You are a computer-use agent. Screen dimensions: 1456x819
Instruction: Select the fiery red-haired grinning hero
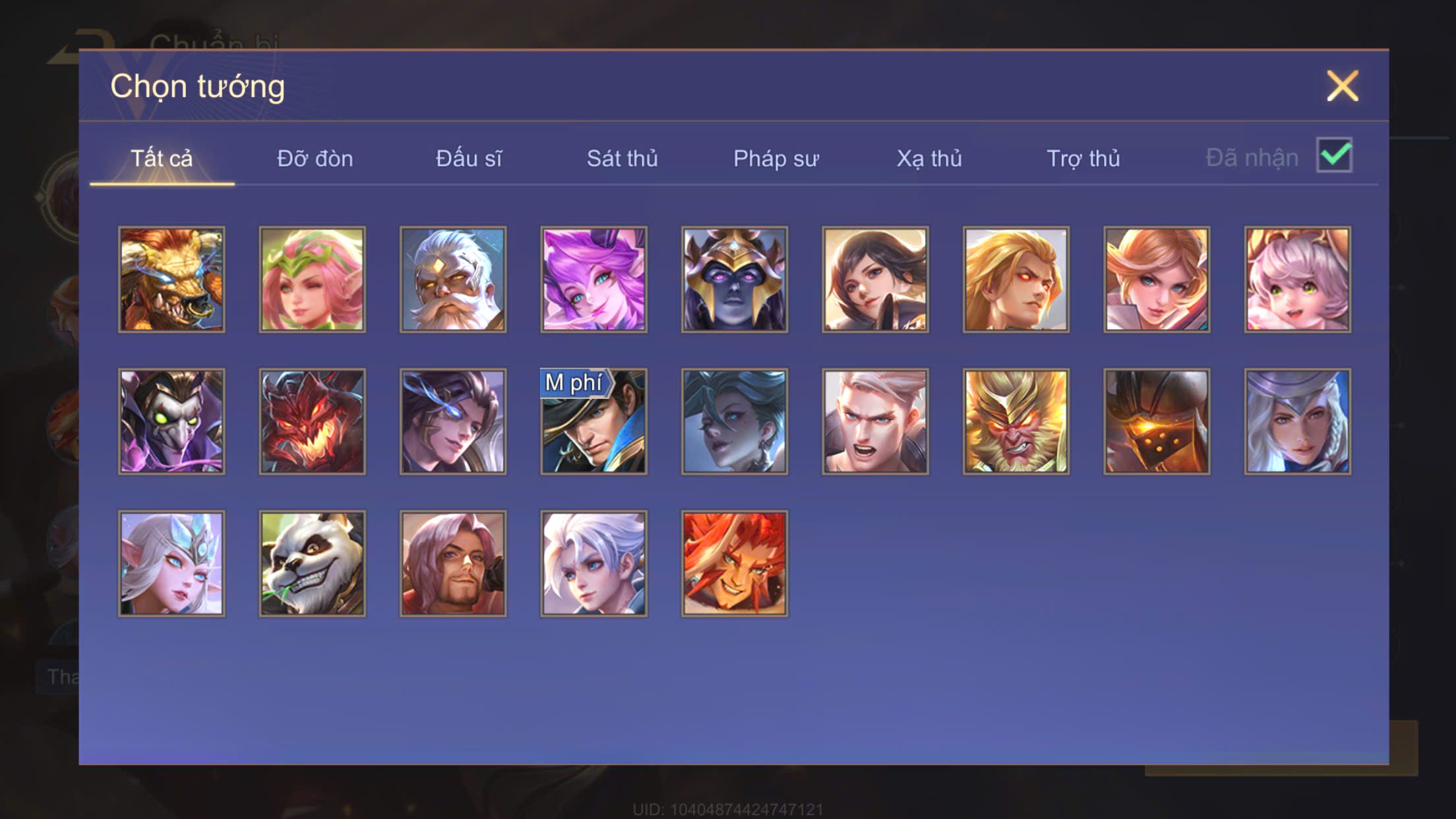tap(735, 564)
